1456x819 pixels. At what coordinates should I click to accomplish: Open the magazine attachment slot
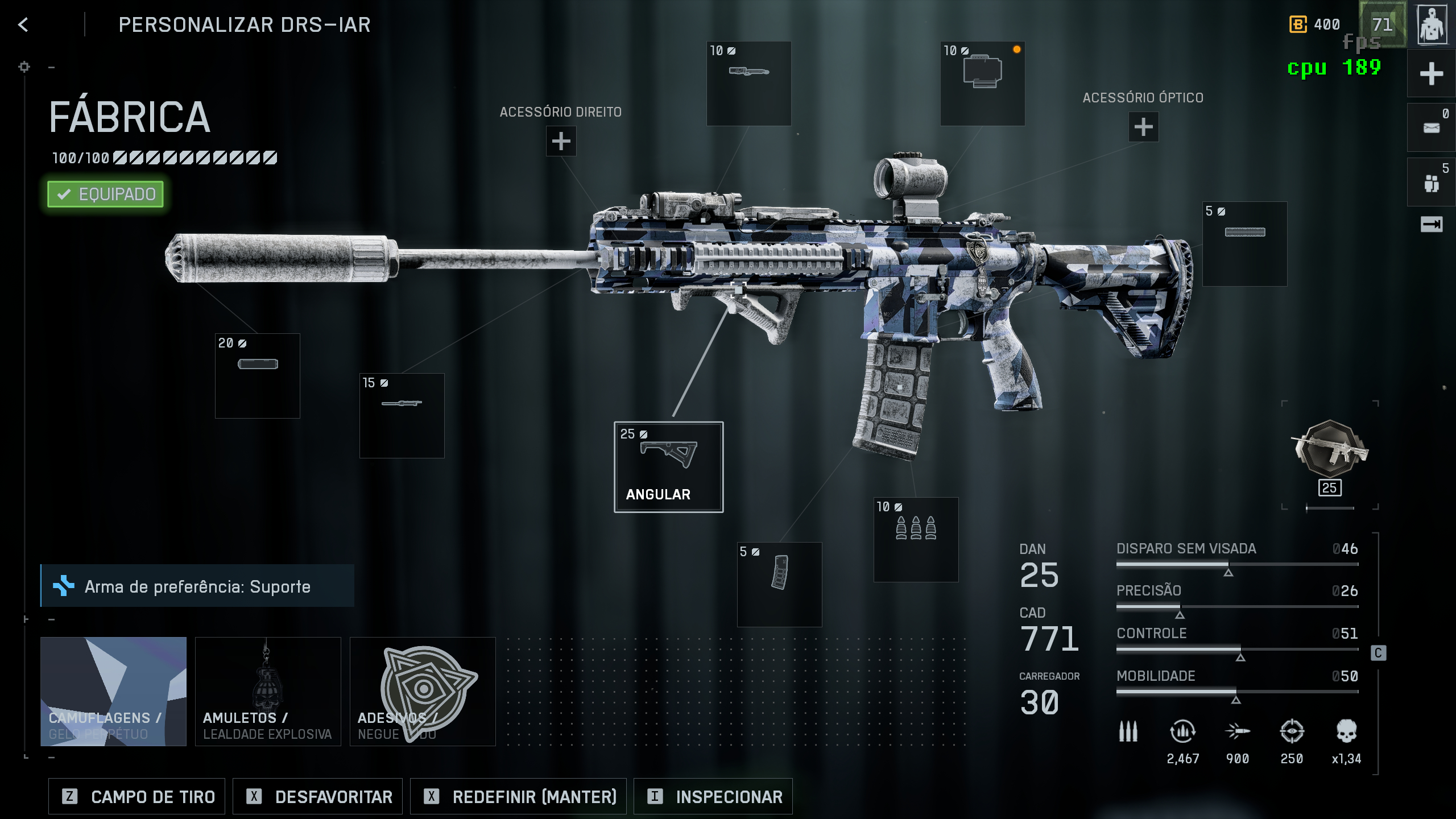(779, 584)
